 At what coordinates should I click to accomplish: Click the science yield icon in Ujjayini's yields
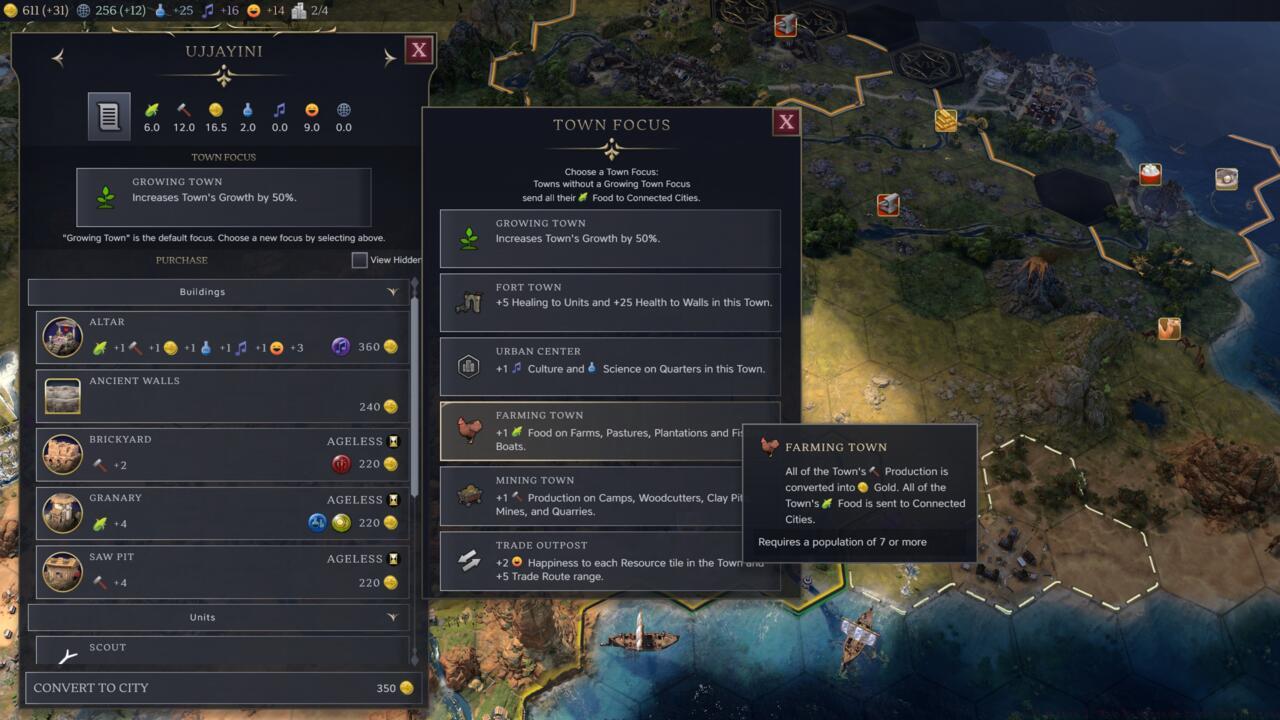[248, 112]
